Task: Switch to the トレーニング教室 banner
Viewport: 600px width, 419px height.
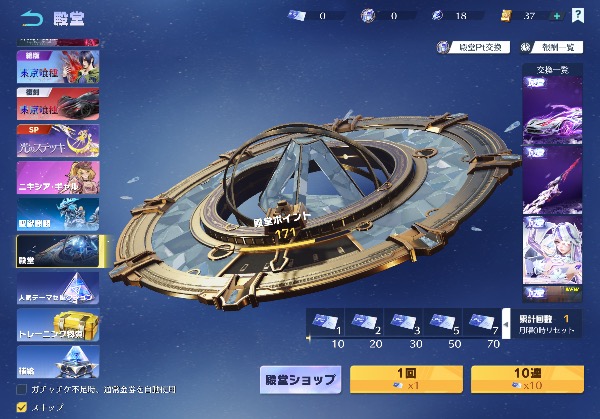Action: [x=57, y=324]
